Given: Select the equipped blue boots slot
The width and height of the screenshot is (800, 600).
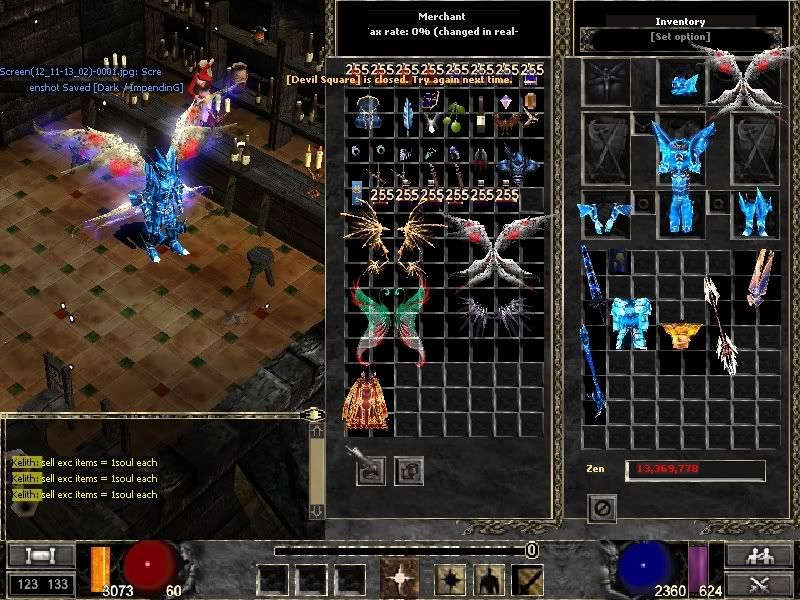Looking at the screenshot, I should 754,211.
